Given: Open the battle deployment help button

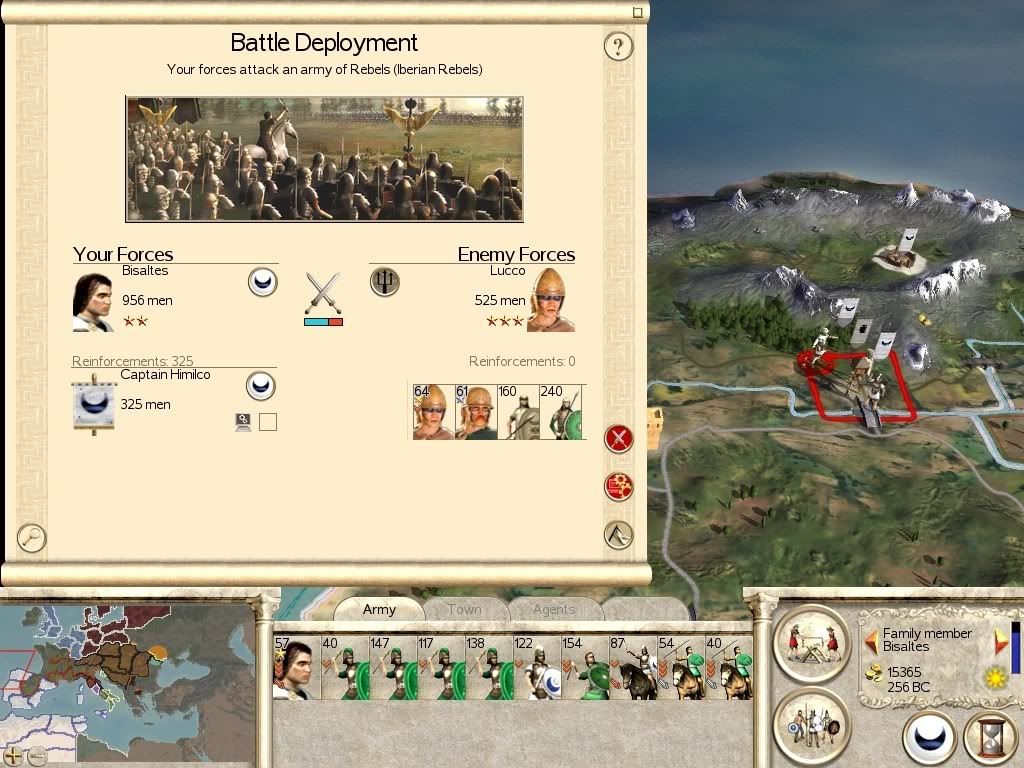Looking at the screenshot, I should coord(618,46).
